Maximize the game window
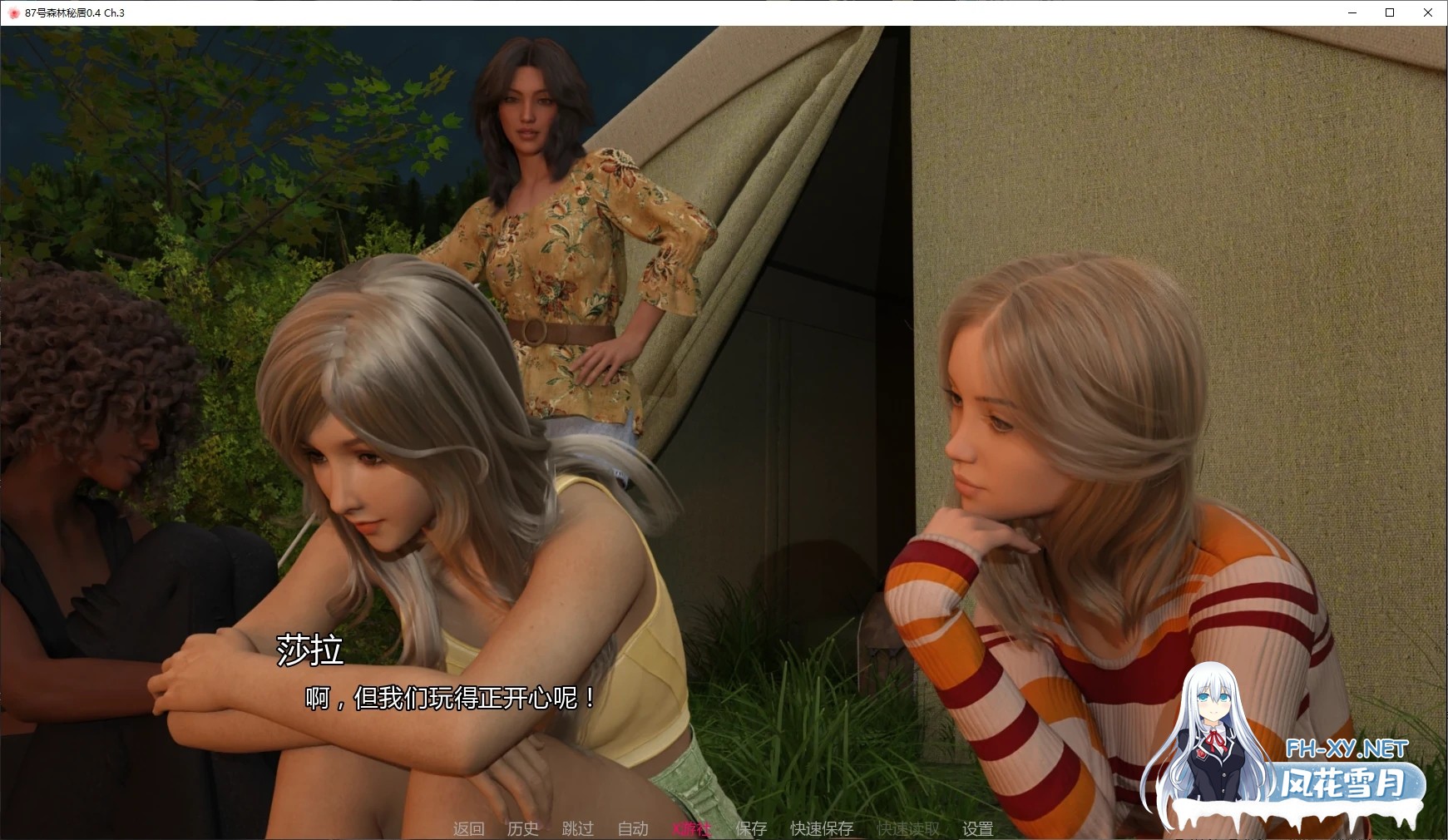This screenshot has height=840, width=1448. (x=1391, y=12)
